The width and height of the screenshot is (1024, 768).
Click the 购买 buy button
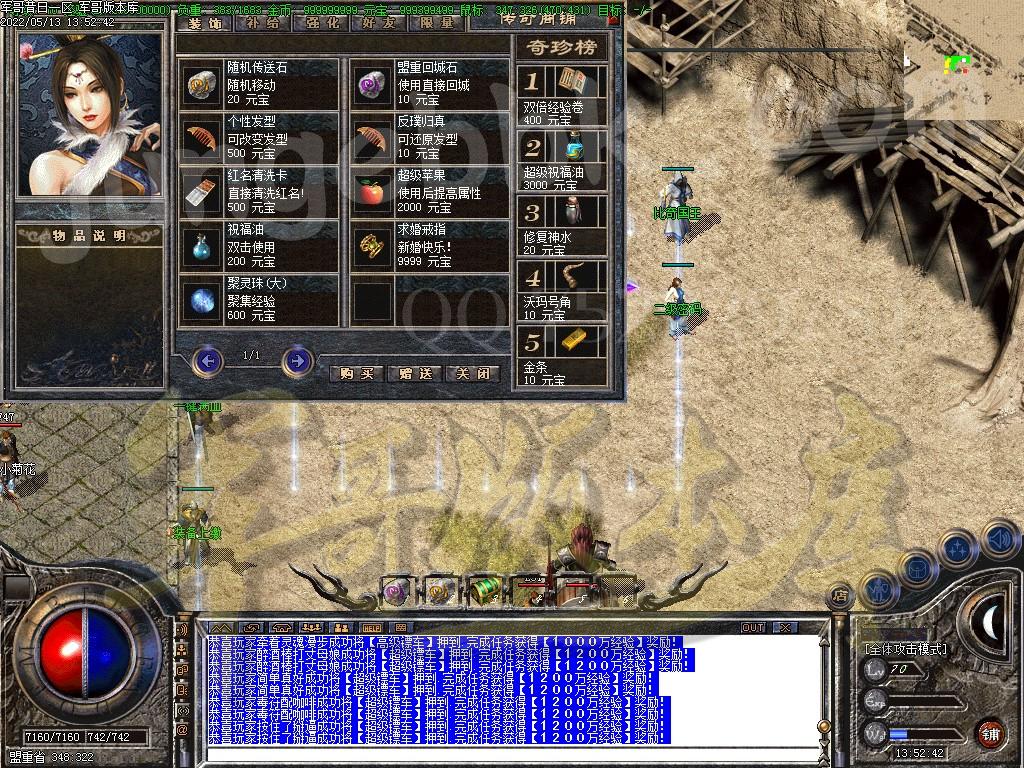tap(356, 373)
